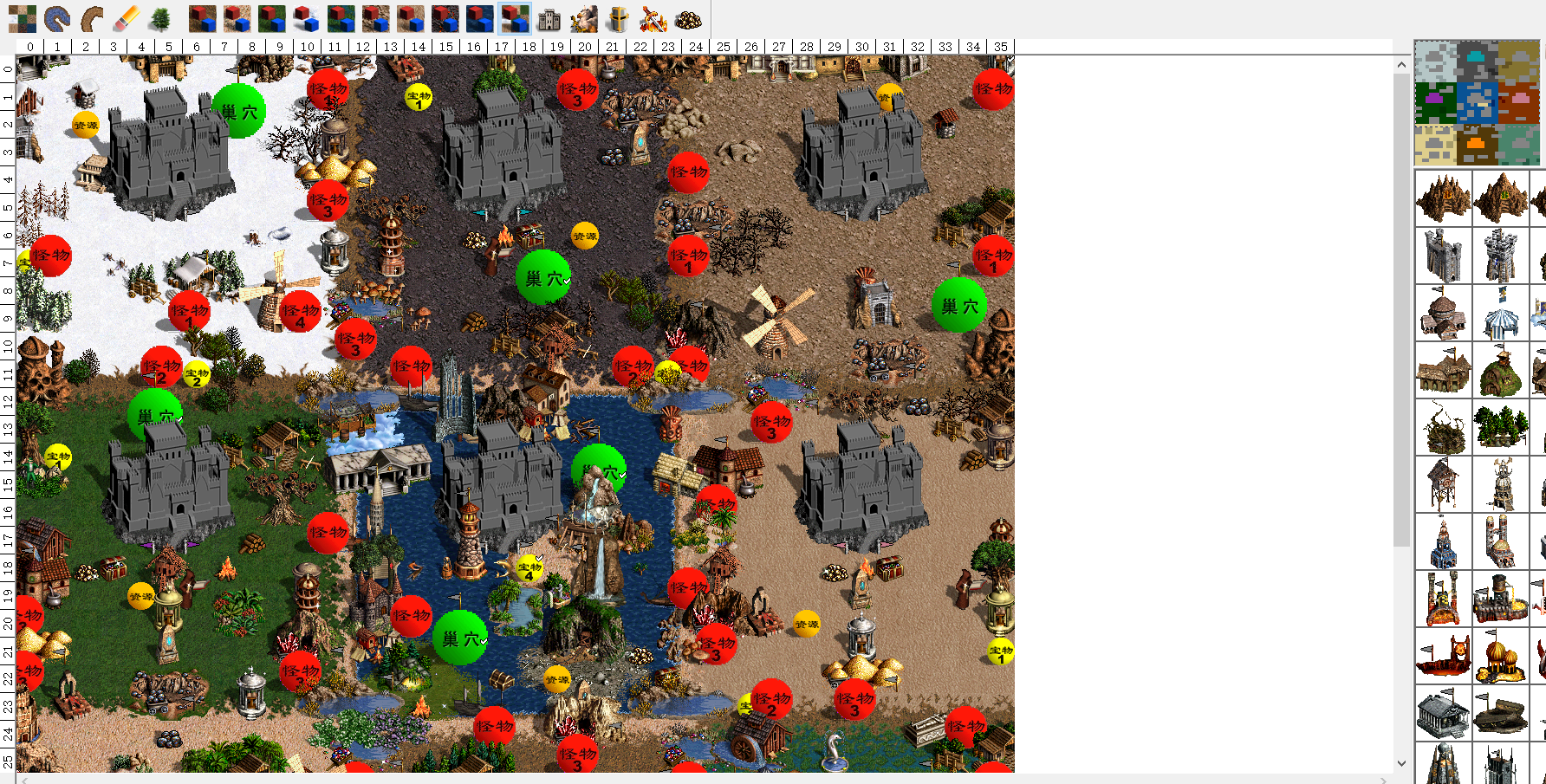
Task: Open the griffin monsters category
Action: coord(584,18)
